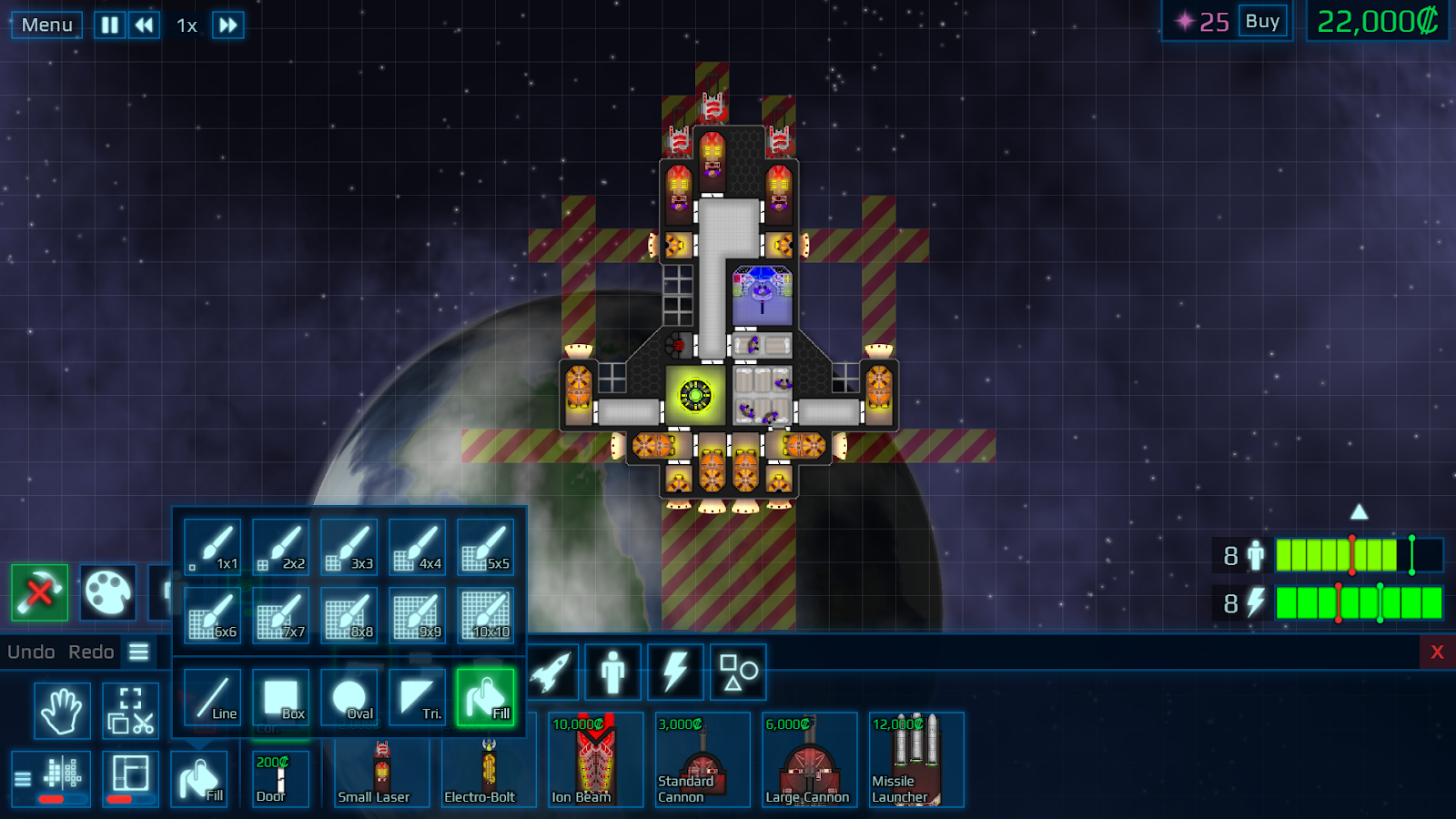This screenshot has height=819, width=1456.
Task: Choose the Oval drawing shape
Action: coord(349,697)
